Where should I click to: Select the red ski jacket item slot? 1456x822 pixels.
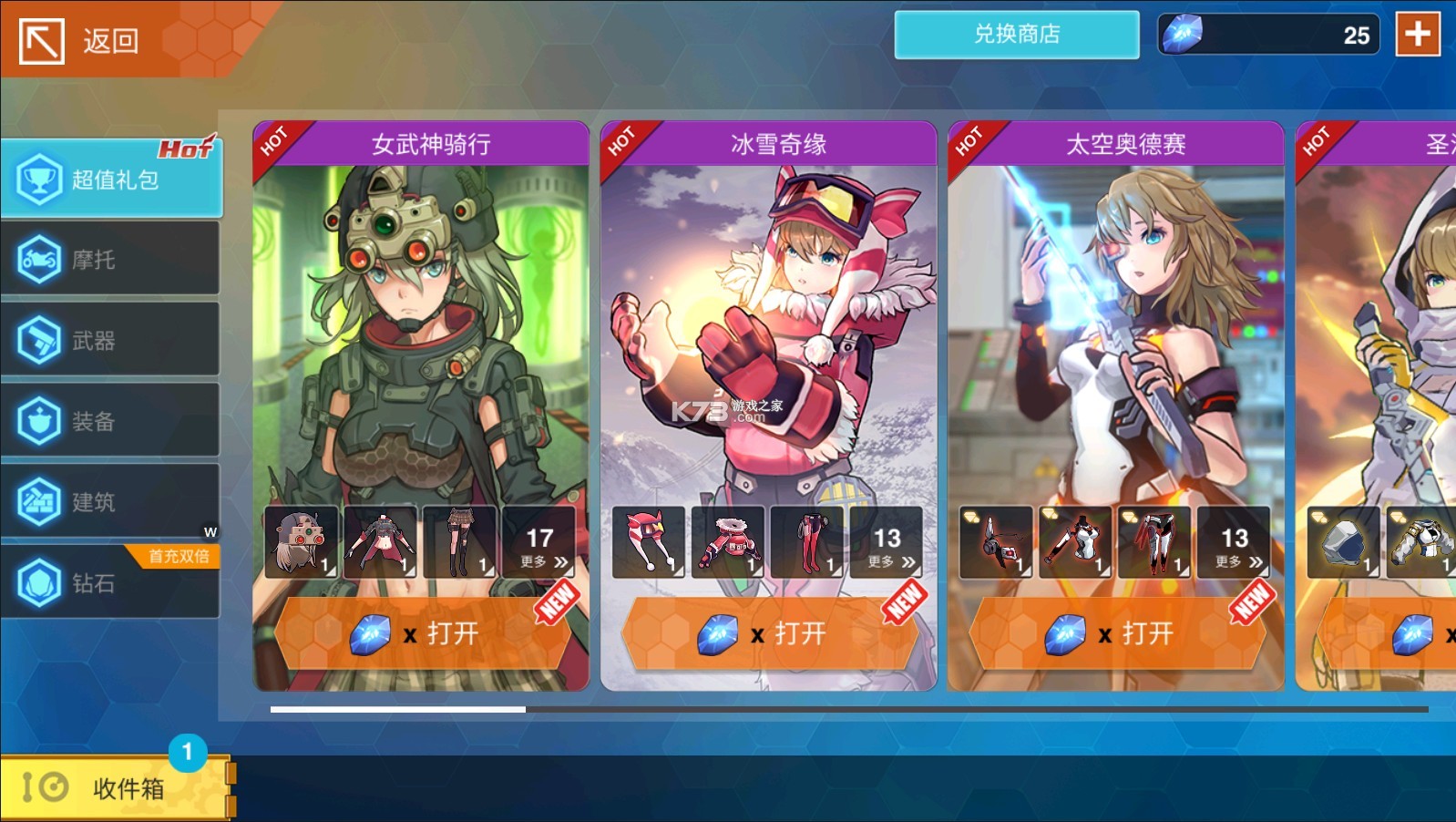click(x=728, y=543)
